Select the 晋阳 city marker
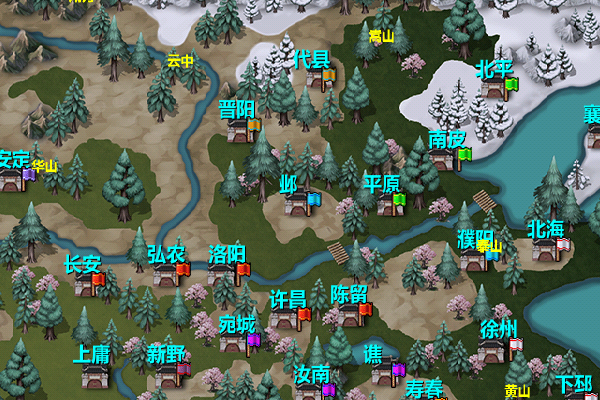600x400 pixels. pyautogui.click(x=239, y=130)
